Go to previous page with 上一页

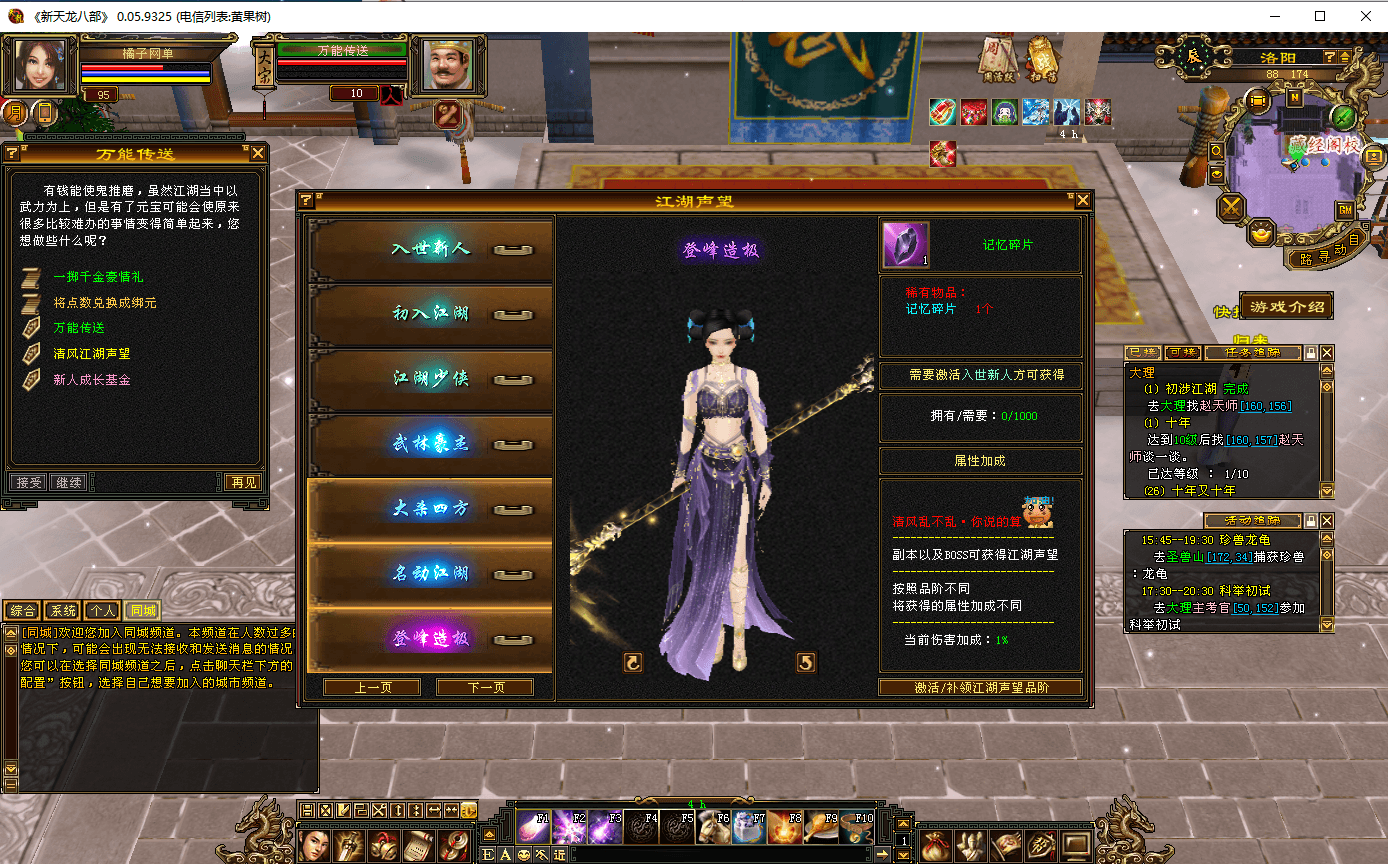(x=372, y=688)
